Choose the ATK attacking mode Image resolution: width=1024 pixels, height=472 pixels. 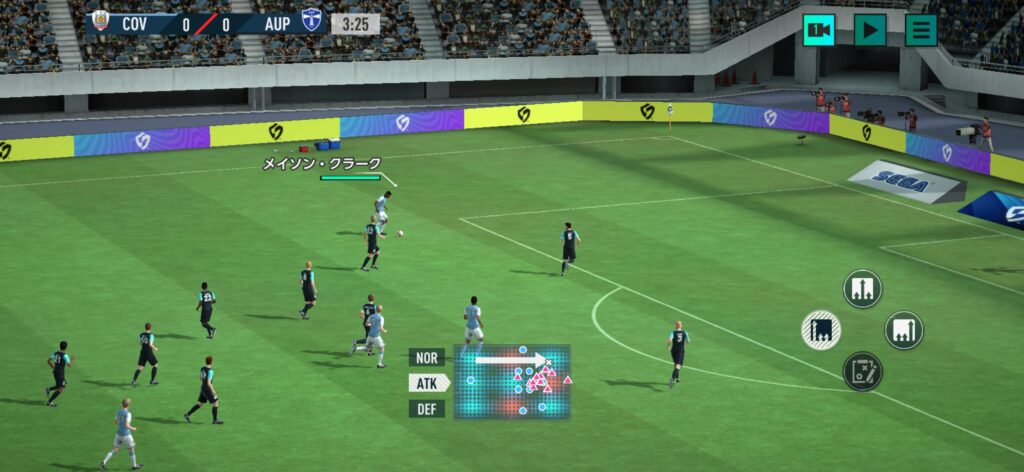click(x=427, y=383)
